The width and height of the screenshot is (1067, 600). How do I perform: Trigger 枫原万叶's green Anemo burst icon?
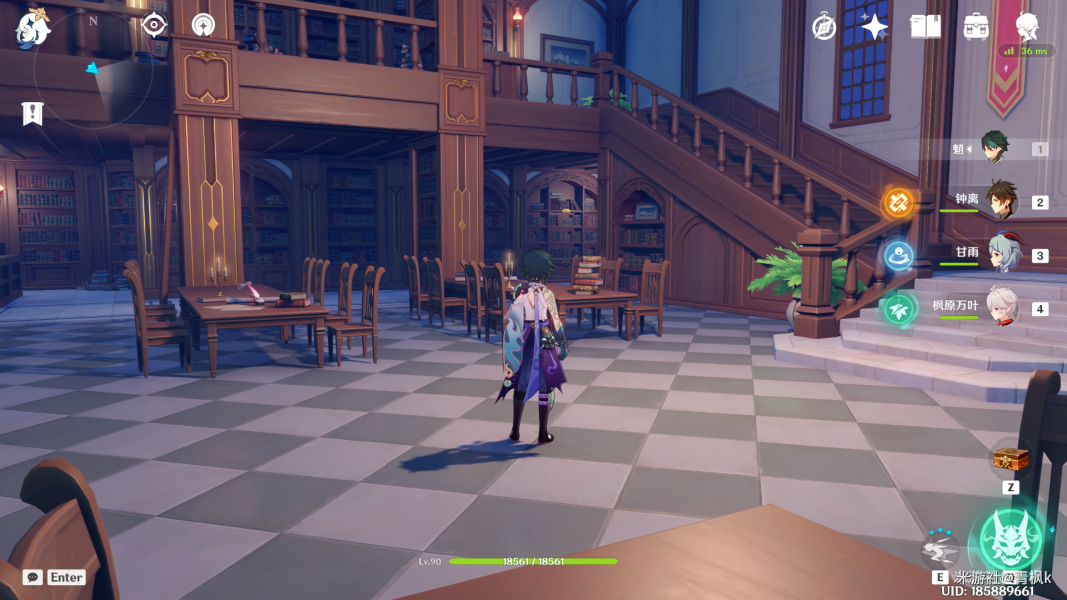click(x=899, y=309)
